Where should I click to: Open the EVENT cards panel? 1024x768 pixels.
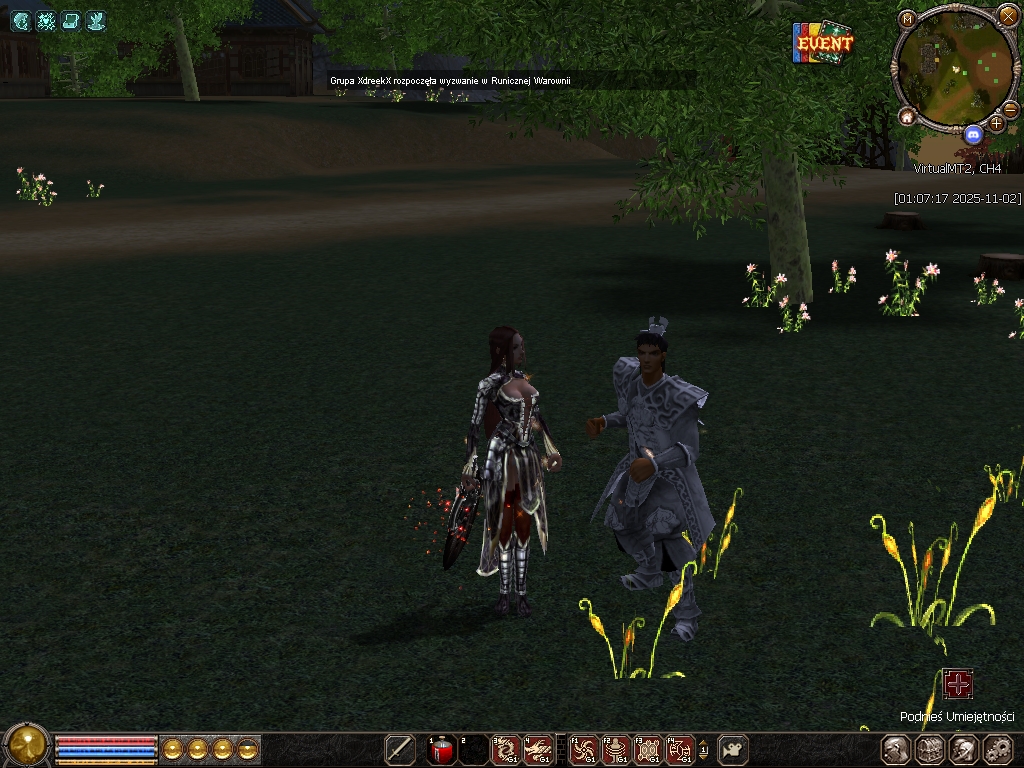tap(823, 43)
